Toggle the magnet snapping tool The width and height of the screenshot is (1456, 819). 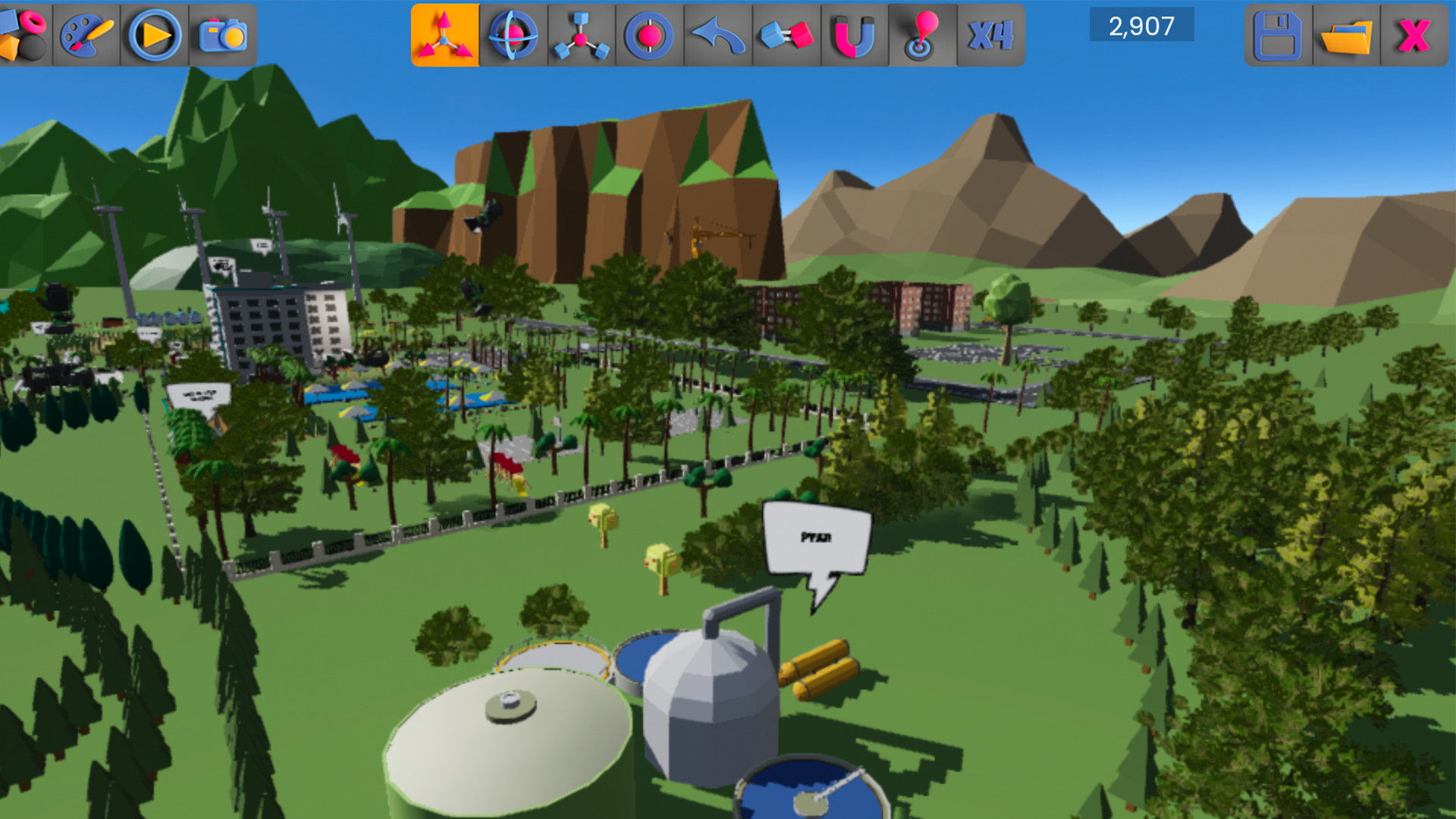click(x=854, y=33)
